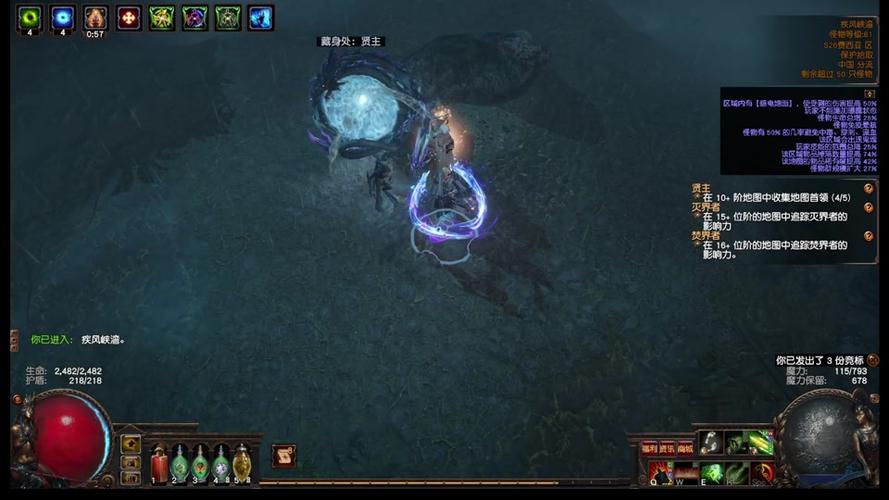
Task: Open the 商城 shop button
Action: tap(685, 448)
